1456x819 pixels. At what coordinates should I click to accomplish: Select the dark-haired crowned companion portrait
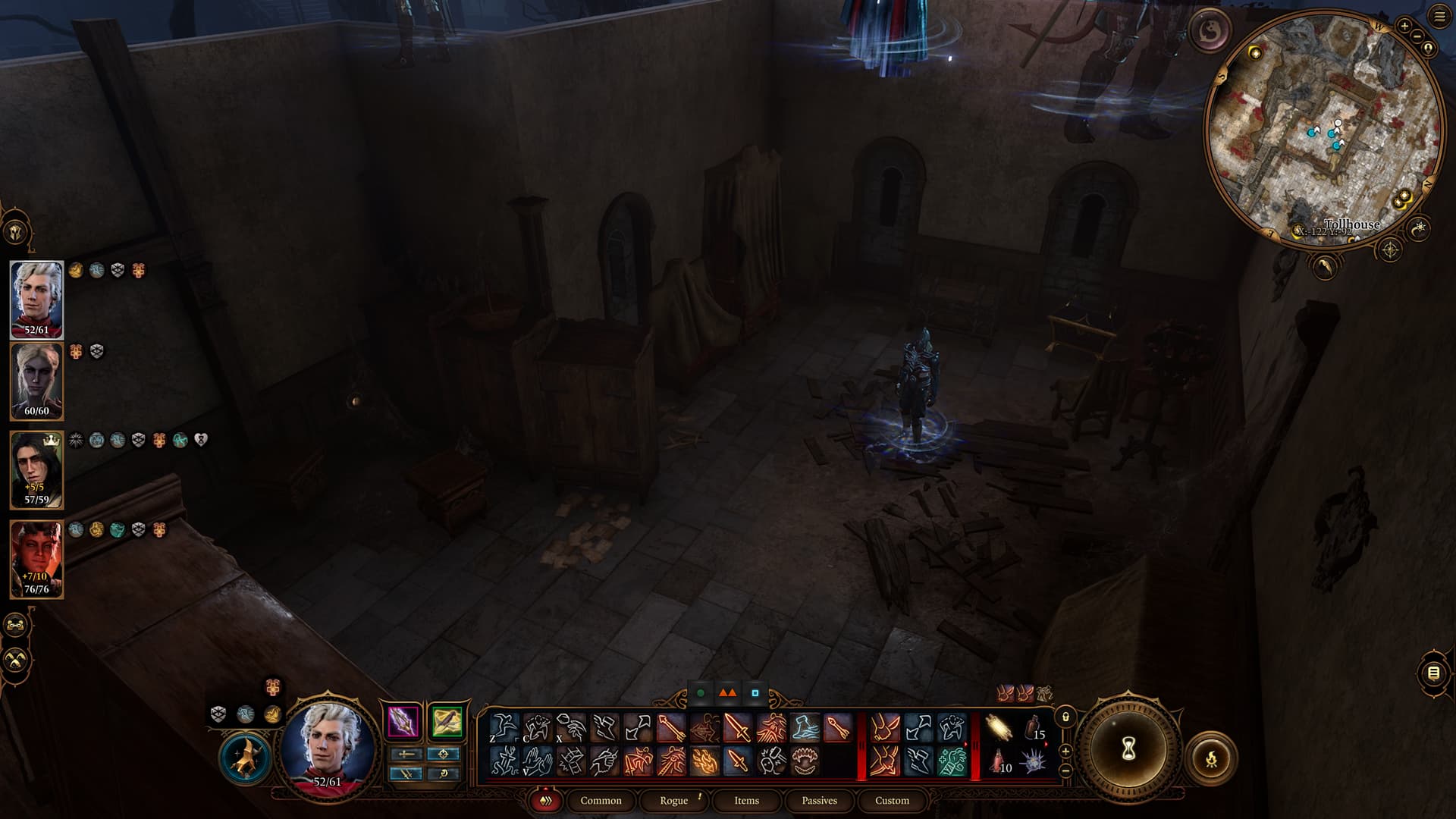36,469
